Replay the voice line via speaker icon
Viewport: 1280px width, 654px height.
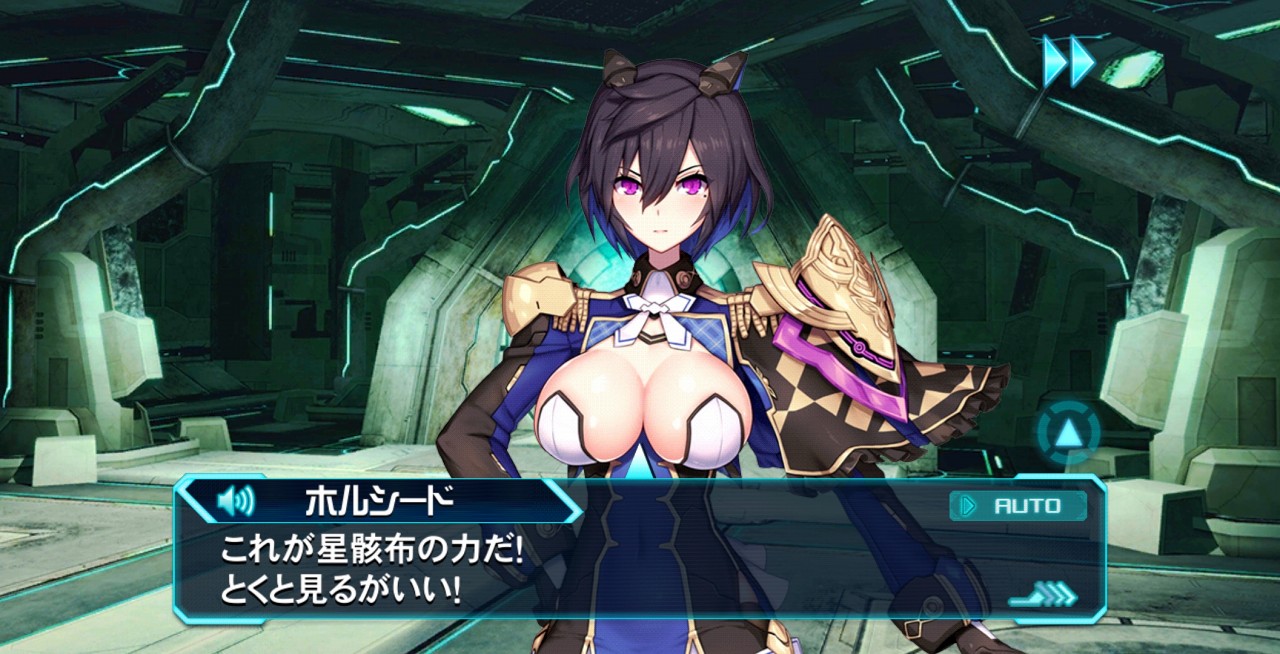tap(236, 500)
